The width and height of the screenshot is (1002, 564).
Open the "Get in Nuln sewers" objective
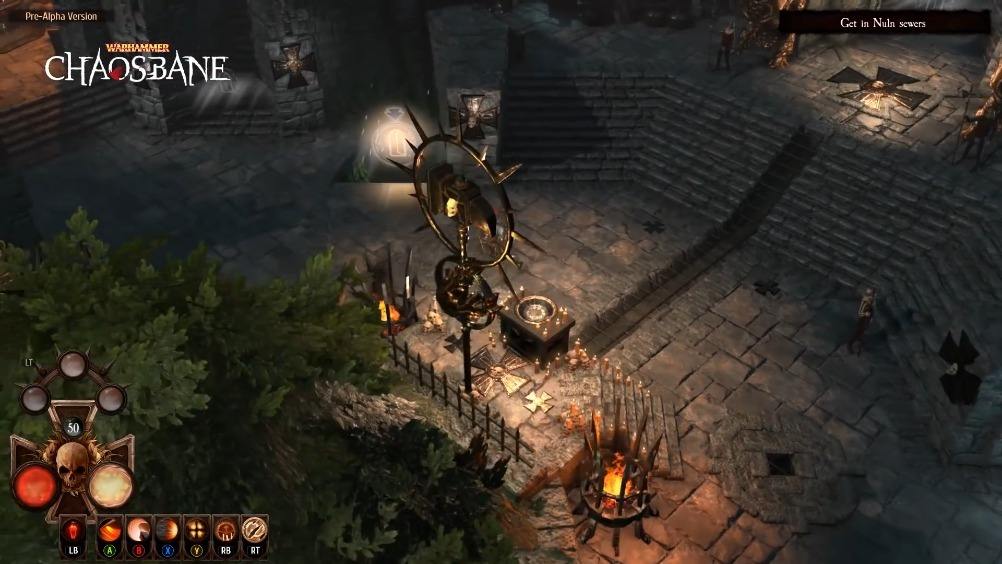883,22
